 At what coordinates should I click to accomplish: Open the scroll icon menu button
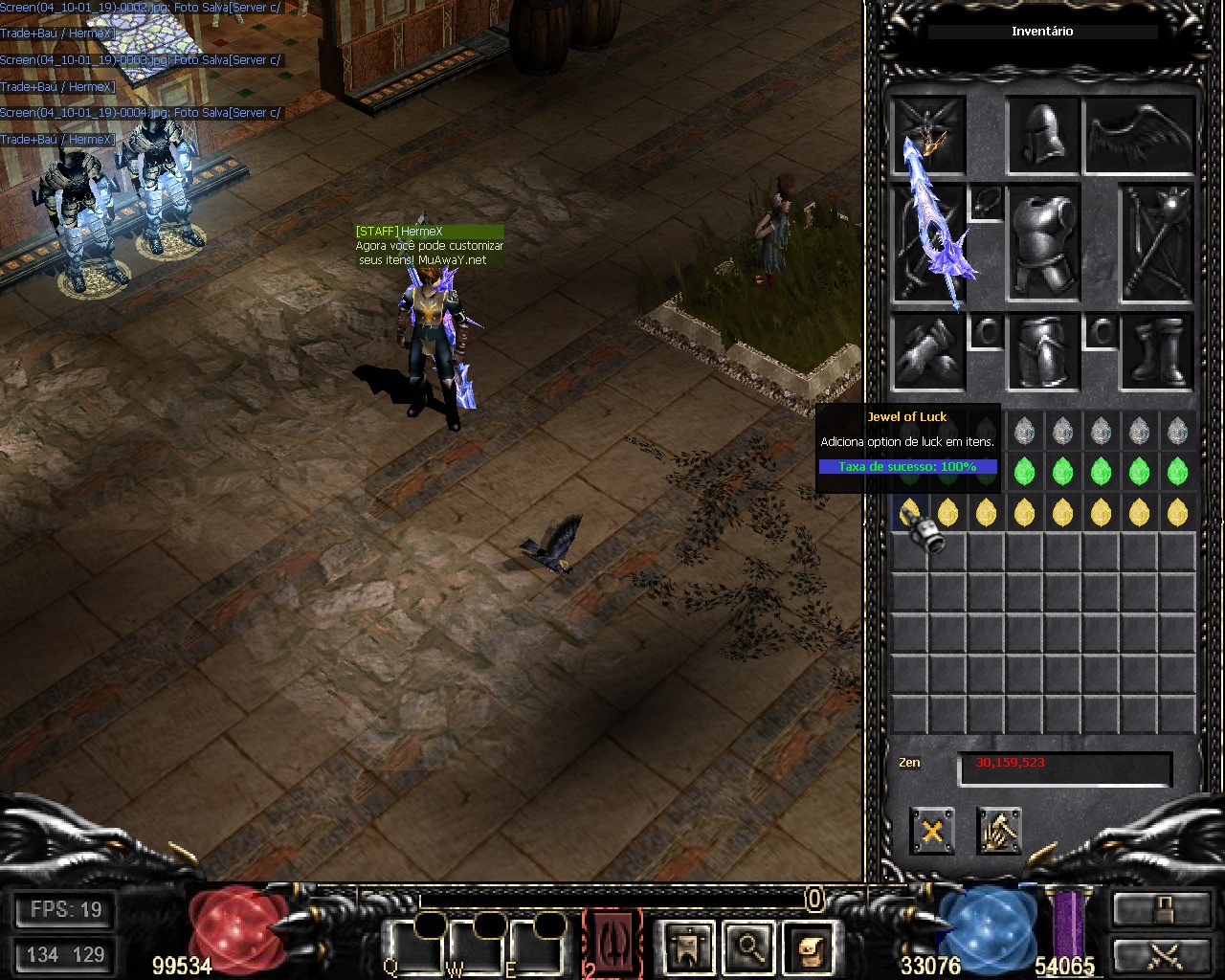pyautogui.click(x=810, y=947)
